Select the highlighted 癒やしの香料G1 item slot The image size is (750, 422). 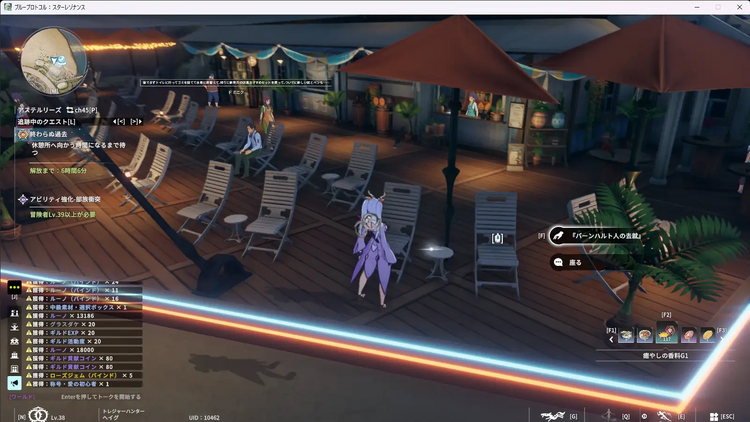(666, 334)
